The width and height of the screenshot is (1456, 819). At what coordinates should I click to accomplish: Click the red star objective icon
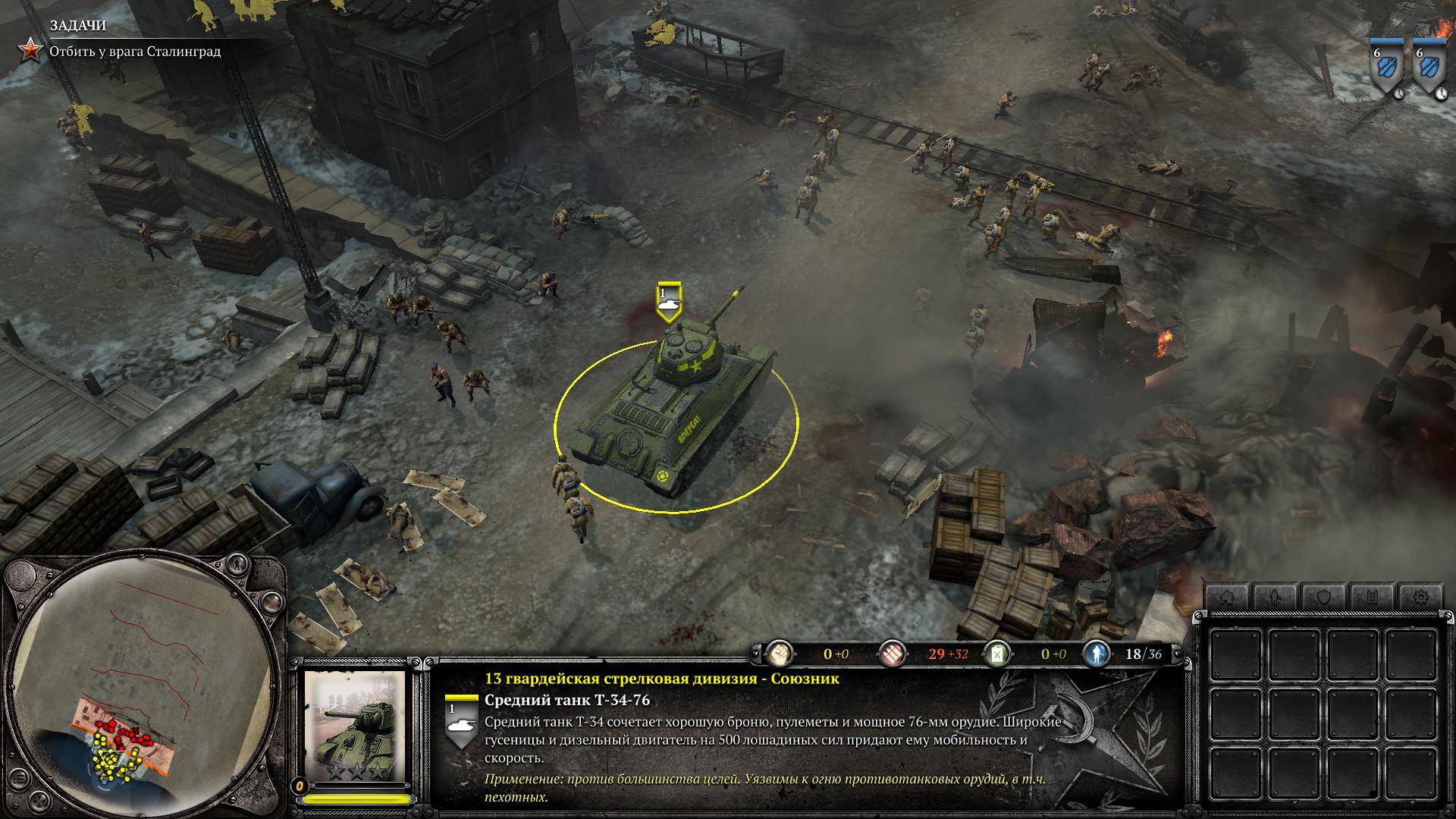(31, 51)
